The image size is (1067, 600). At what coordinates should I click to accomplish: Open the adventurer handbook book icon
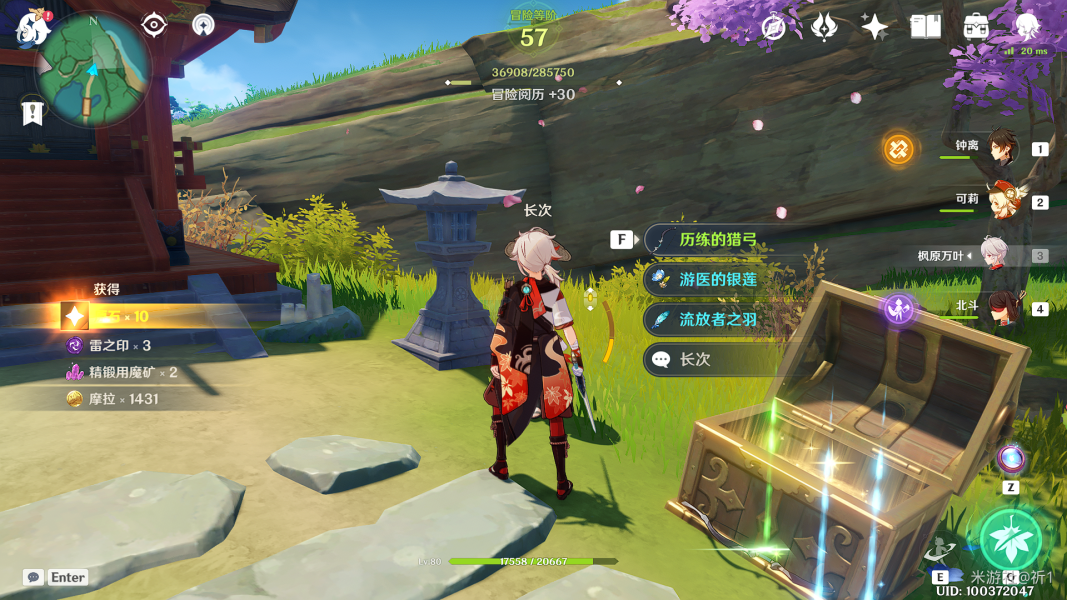tap(925, 27)
